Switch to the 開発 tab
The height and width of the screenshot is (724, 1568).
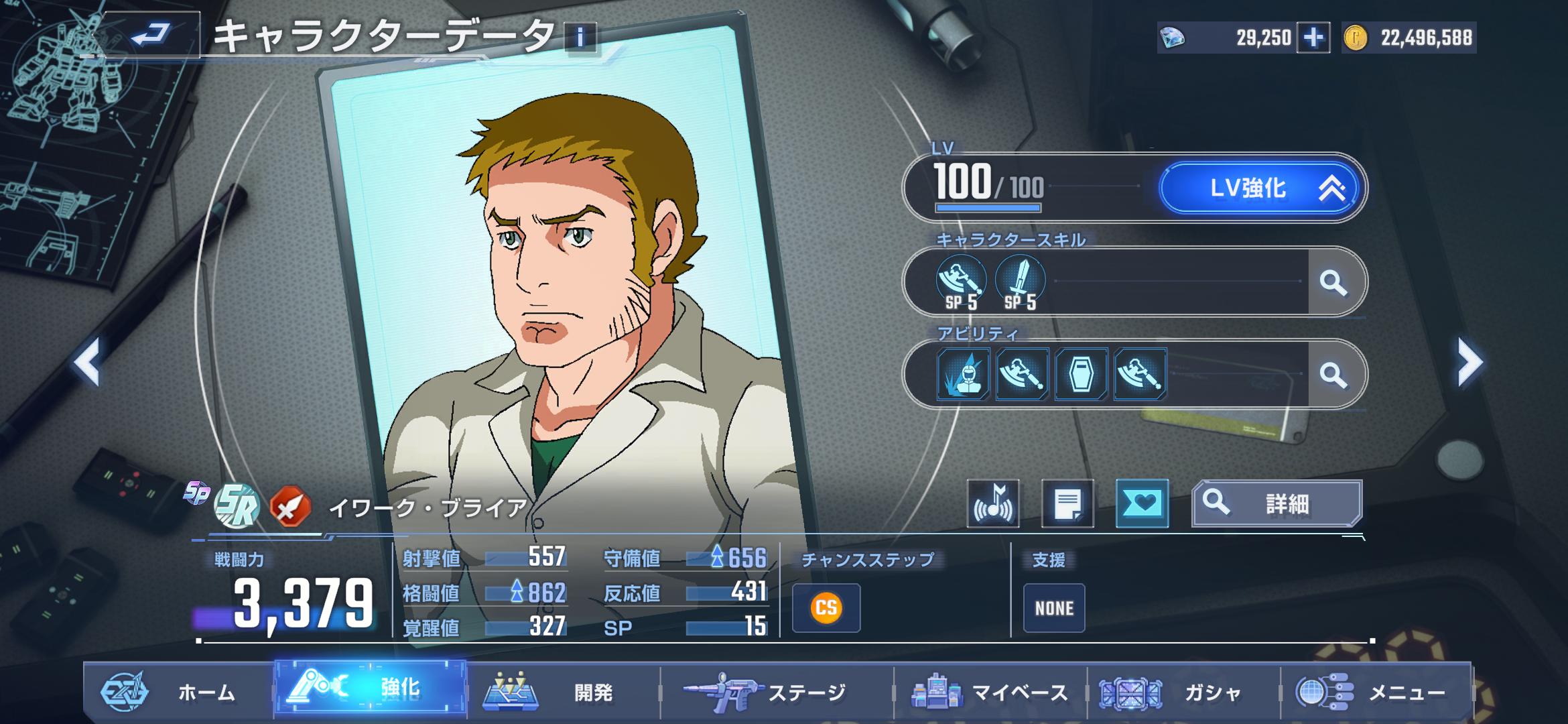(563, 692)
